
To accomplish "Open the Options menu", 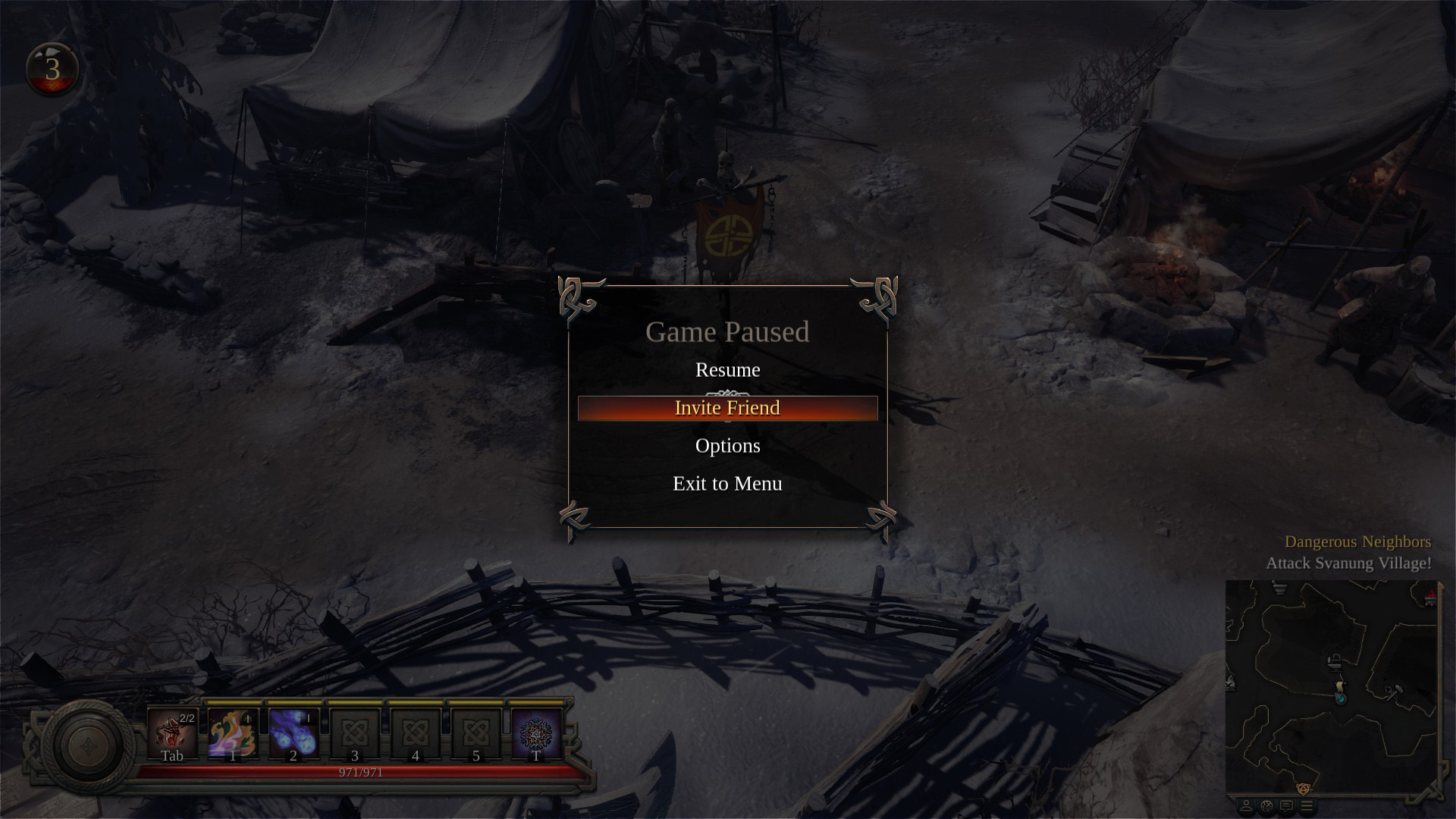I will (x=727, y=446).
